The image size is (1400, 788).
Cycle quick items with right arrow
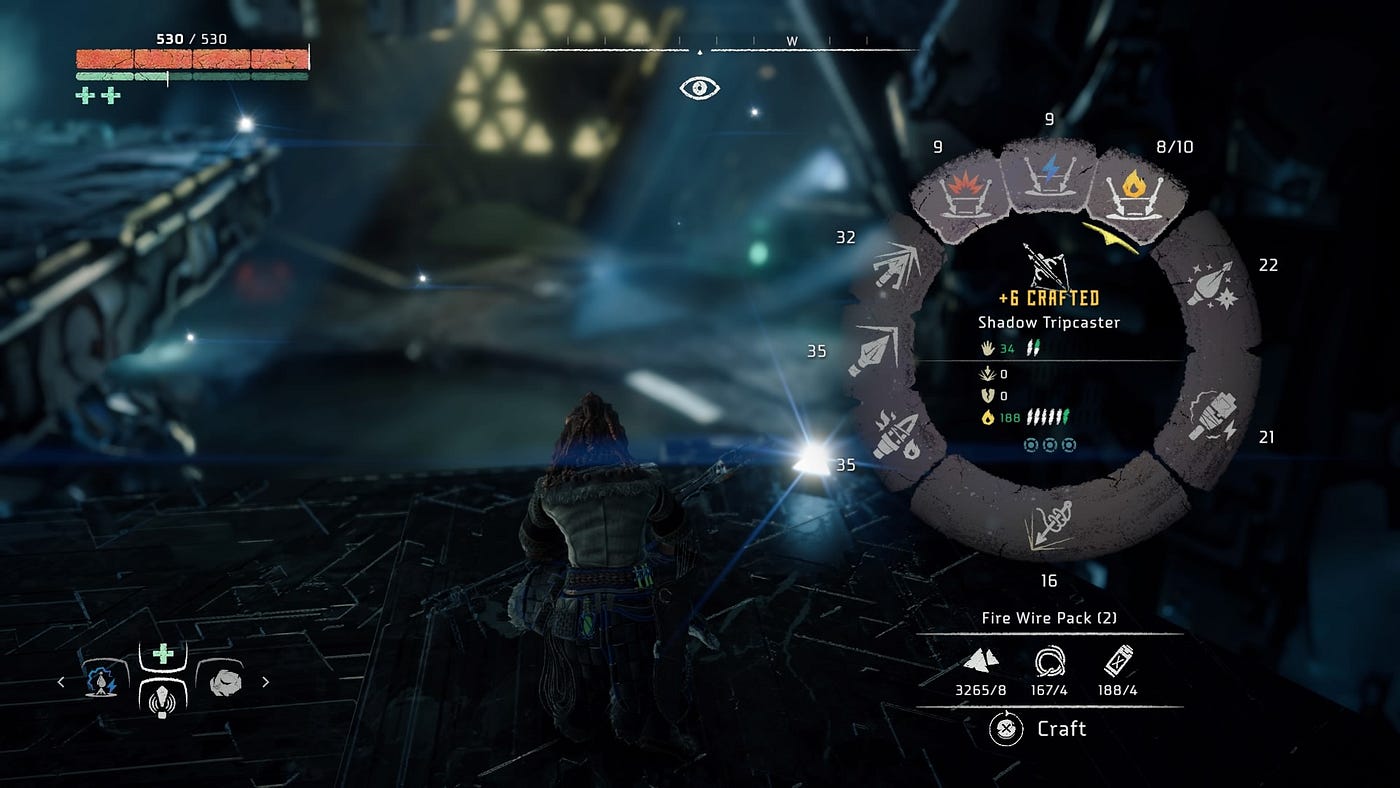coord(266,682)
